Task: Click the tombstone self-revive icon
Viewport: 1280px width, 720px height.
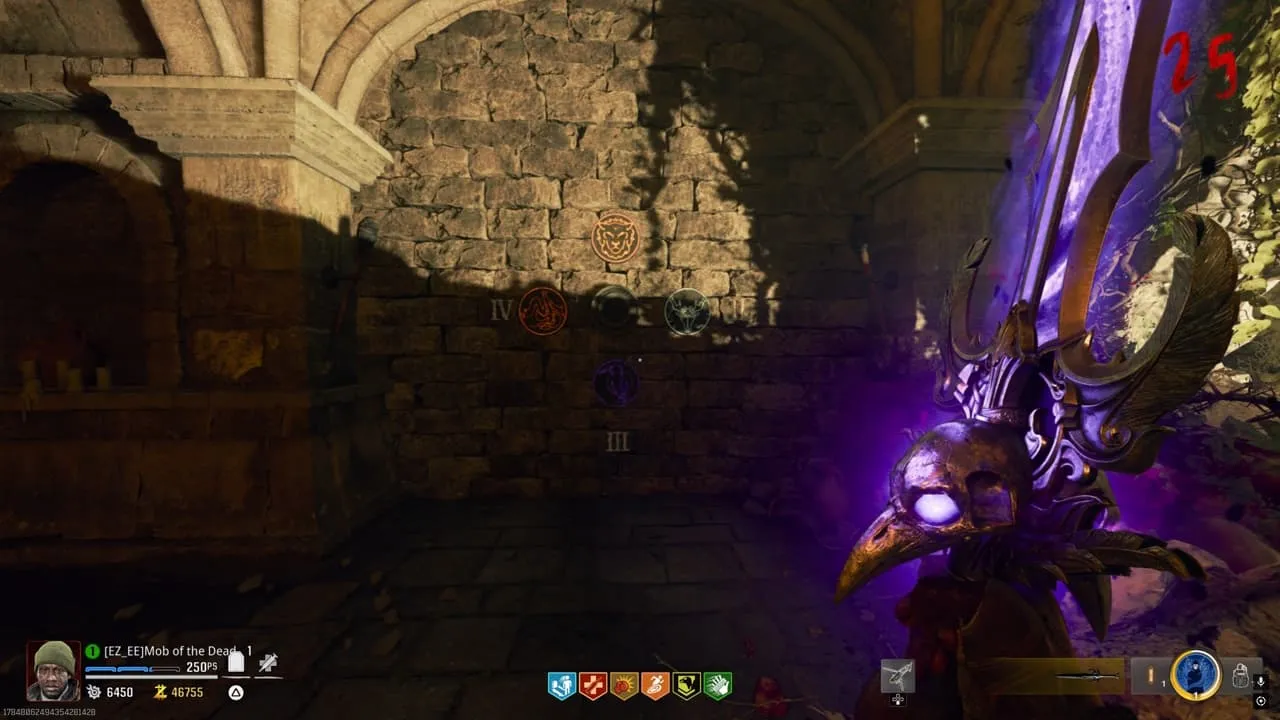Action: pyautogui.click(x=236, y=661)
